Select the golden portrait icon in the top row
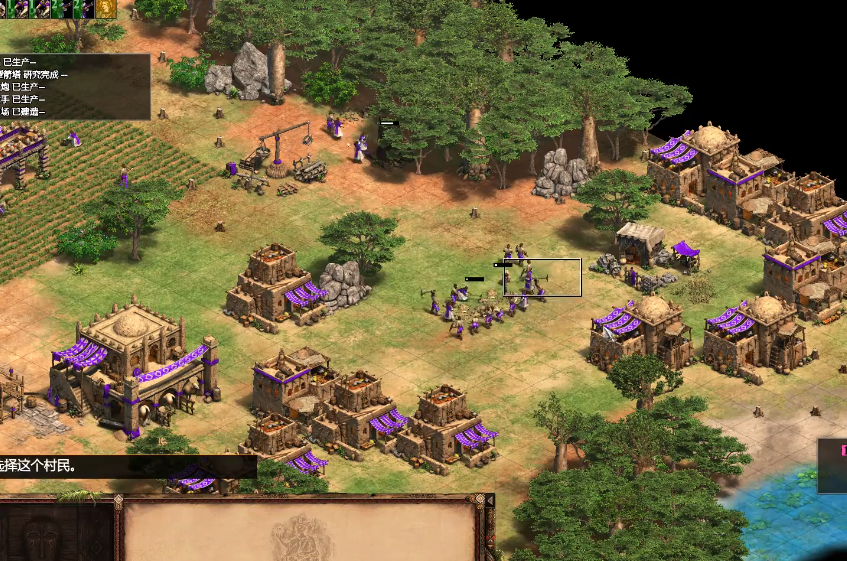Image resolution: width=847 pixels, height=561 pixels. (x=105, y=9)
